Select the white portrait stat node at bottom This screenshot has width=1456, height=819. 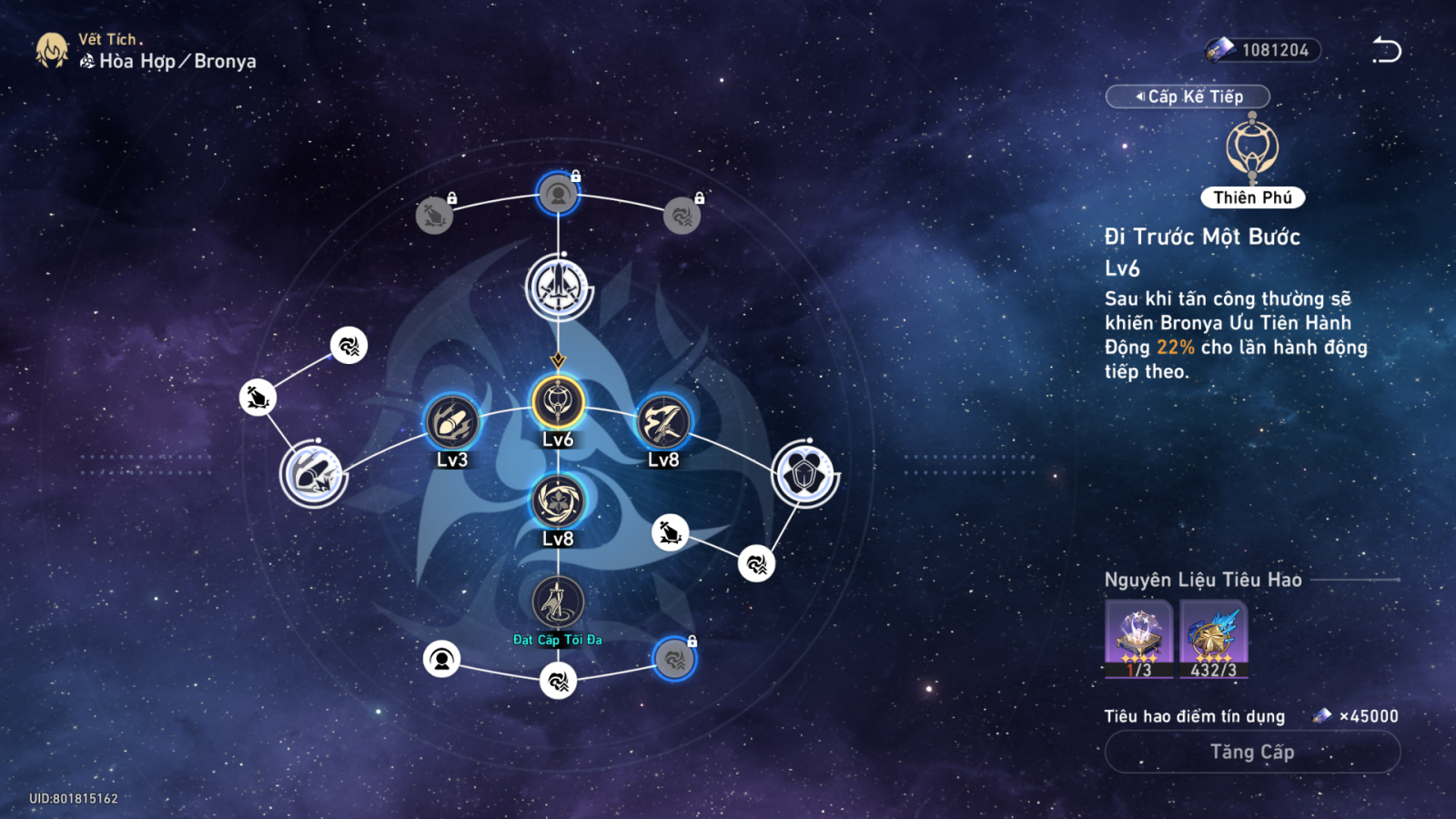441,659
